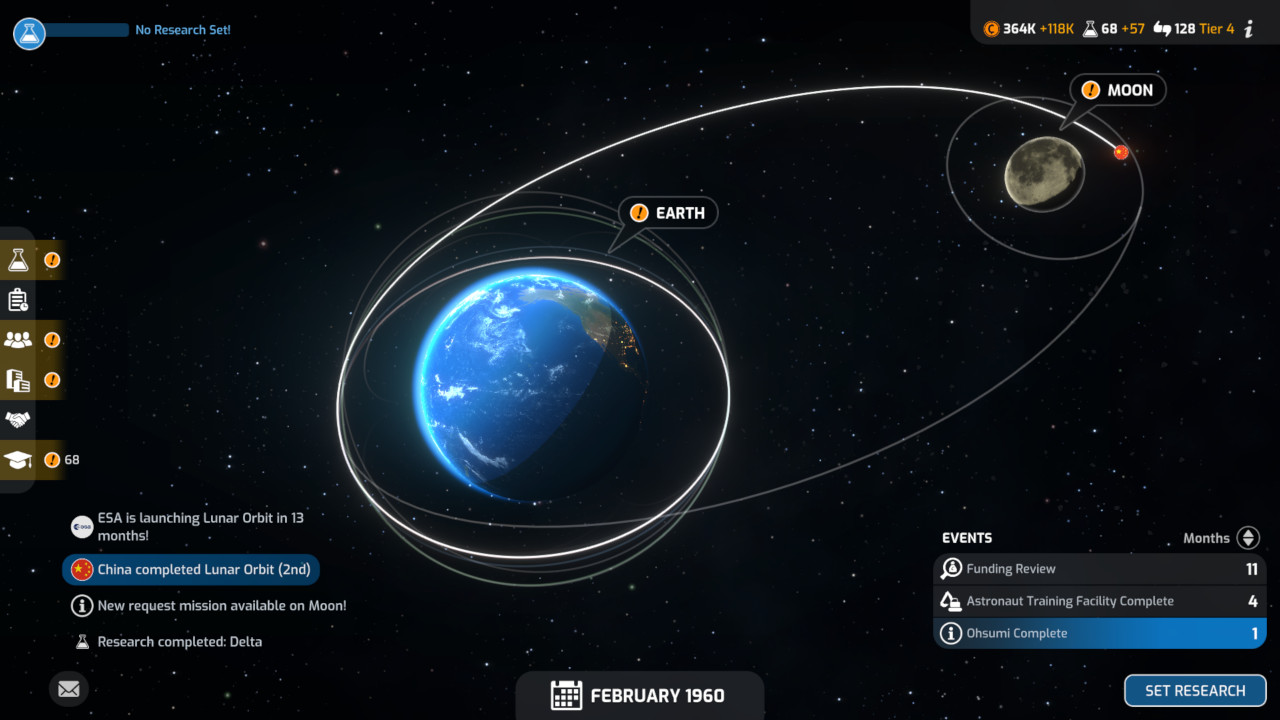Viewport: 1280px width, 720px height.
Task: Open the missions clipboard side menu
Action: pos(18,300)
